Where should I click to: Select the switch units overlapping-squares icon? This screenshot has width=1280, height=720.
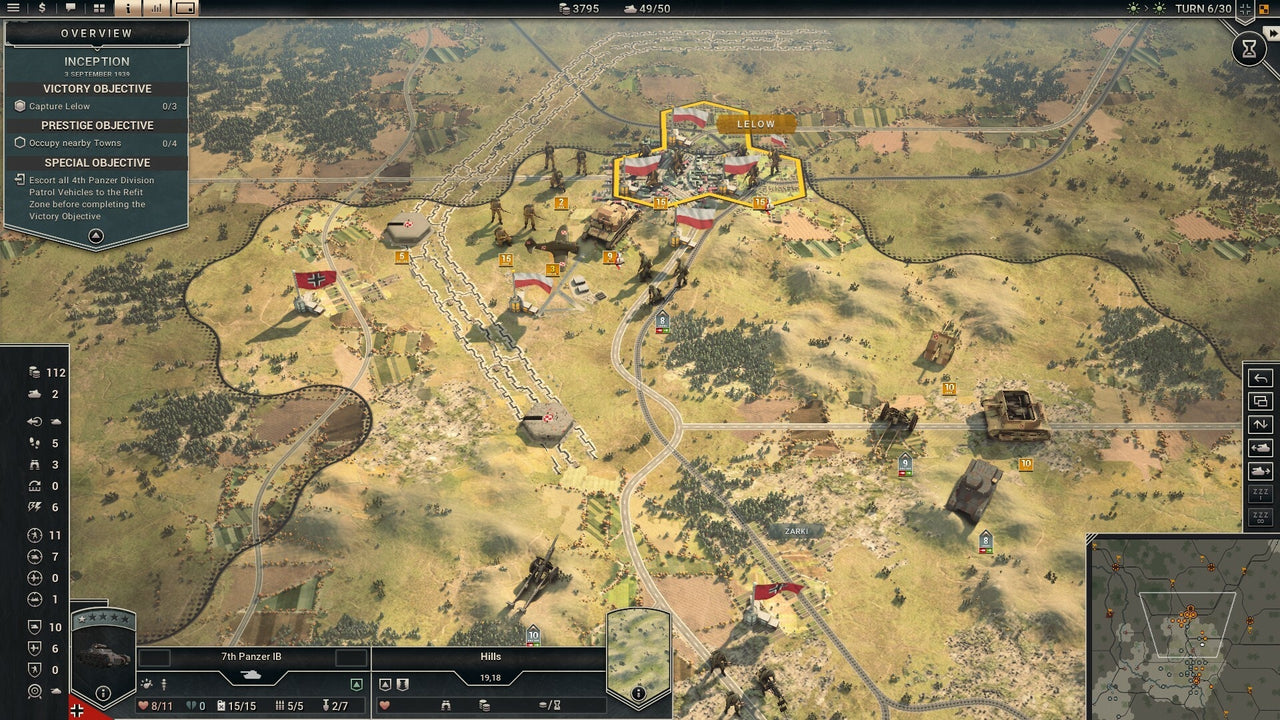[x=1261, y=401]
